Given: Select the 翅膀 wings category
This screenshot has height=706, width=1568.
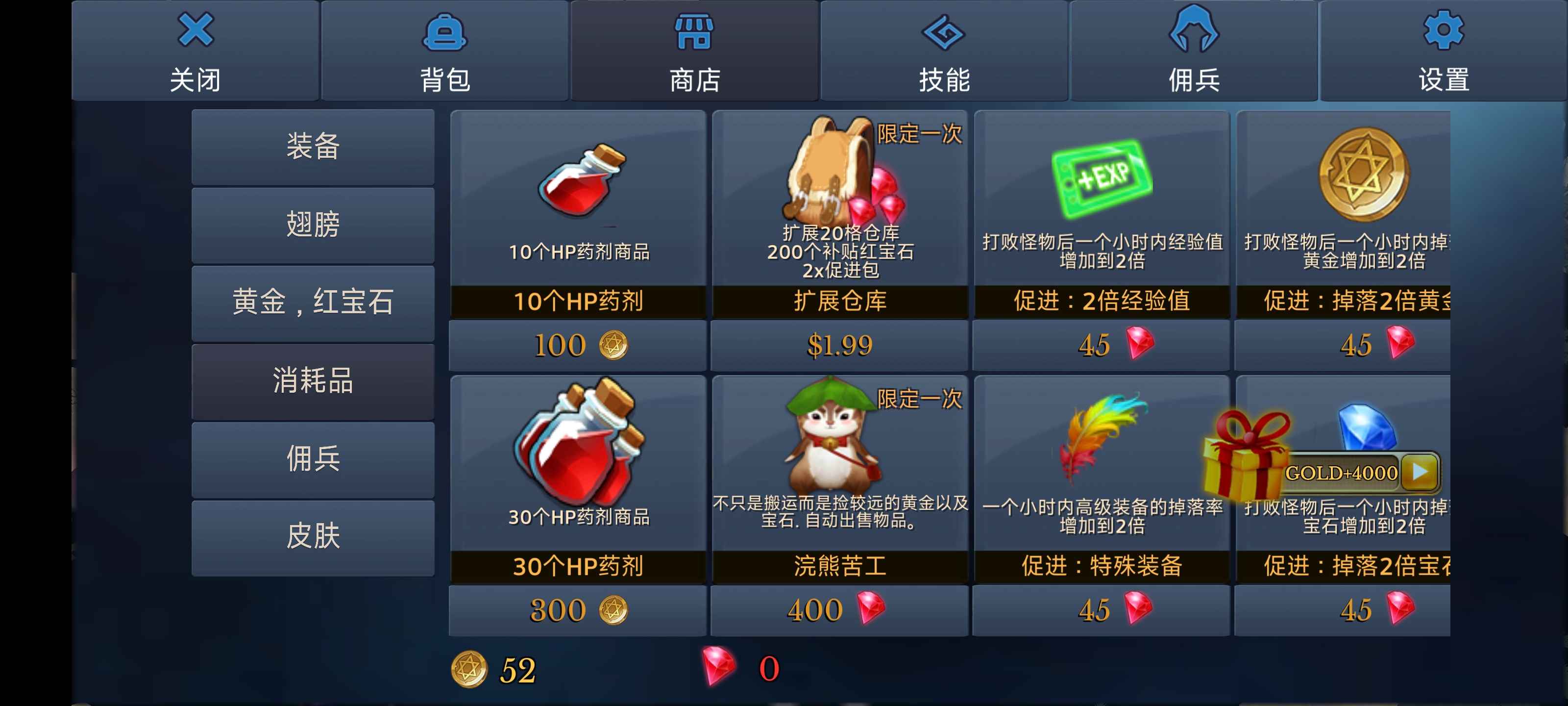Looking at the screenshot, I should 313,225.
